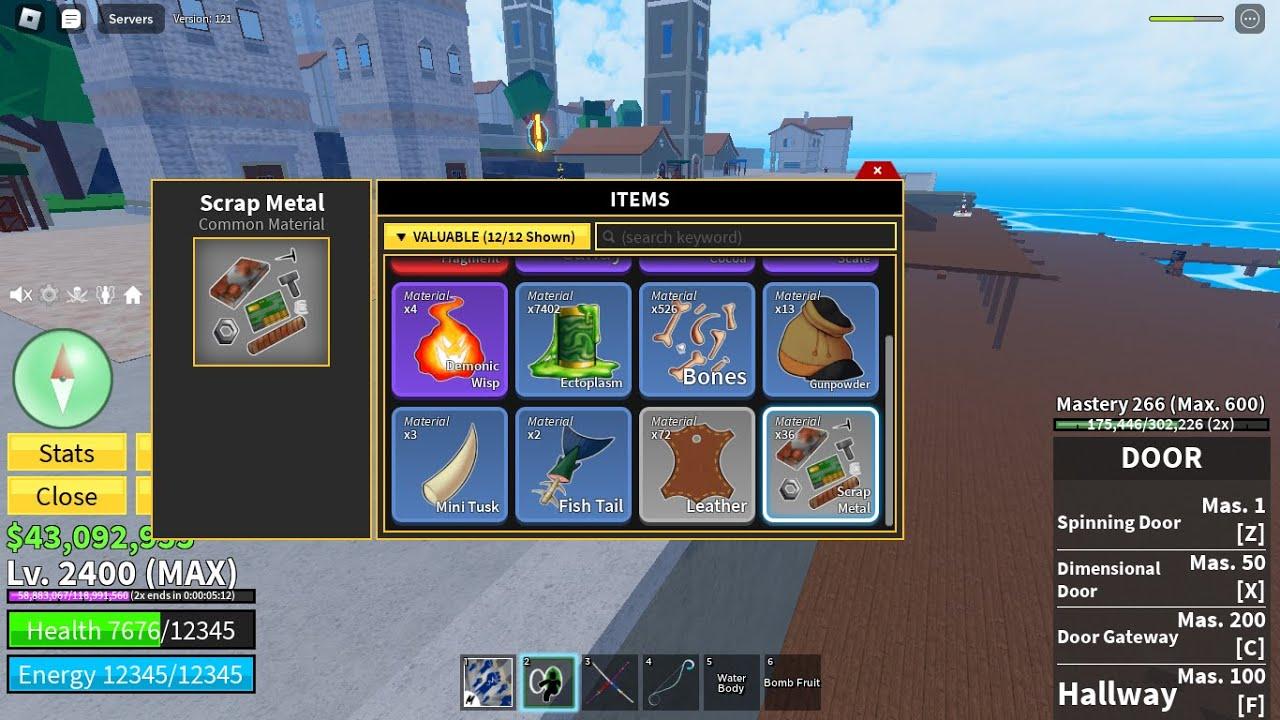1280x720 pixels.
Task: Click the Scrap Metal inventory slot
Action: point(821,465)
